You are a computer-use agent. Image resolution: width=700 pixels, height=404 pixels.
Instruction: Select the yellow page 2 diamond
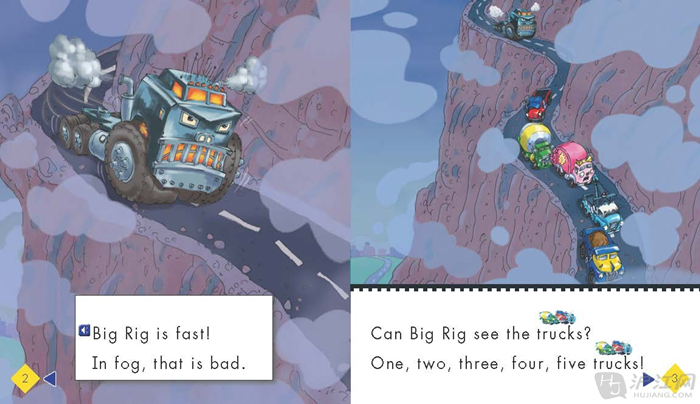pos(25,378)
